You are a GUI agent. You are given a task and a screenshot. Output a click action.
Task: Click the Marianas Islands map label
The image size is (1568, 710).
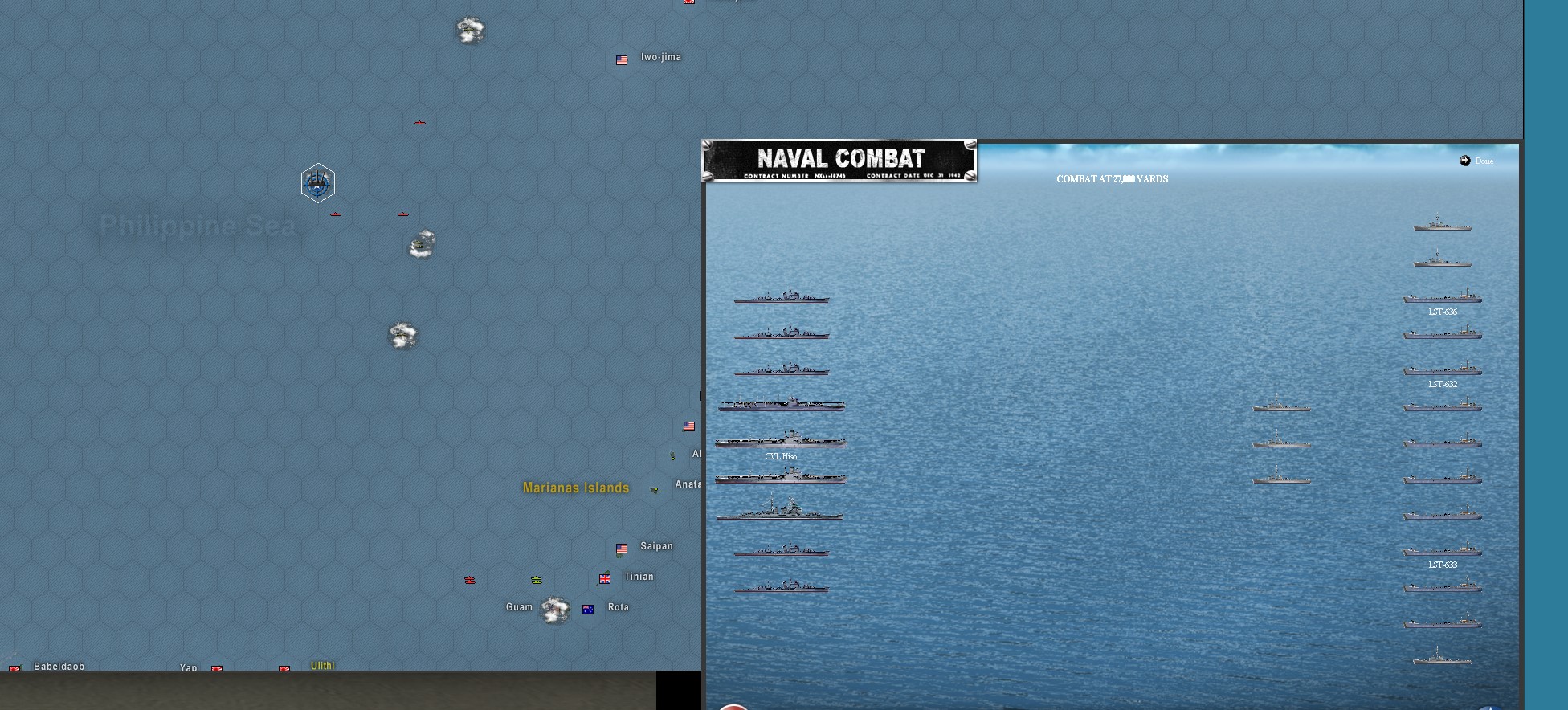pos(575,488)
